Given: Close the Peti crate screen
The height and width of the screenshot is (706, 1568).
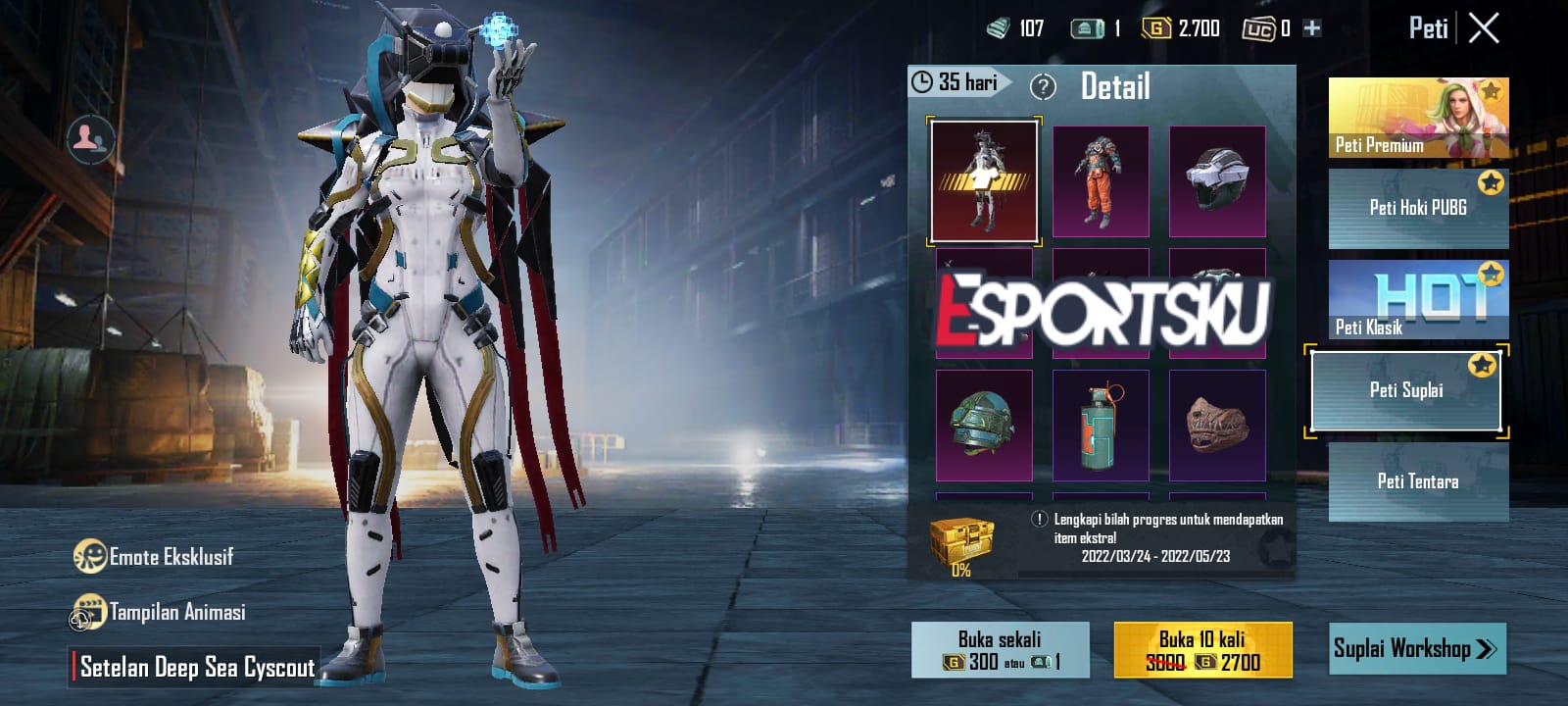Looking at the screenshot, I should pyautogui.click(x=1484, y=28).
